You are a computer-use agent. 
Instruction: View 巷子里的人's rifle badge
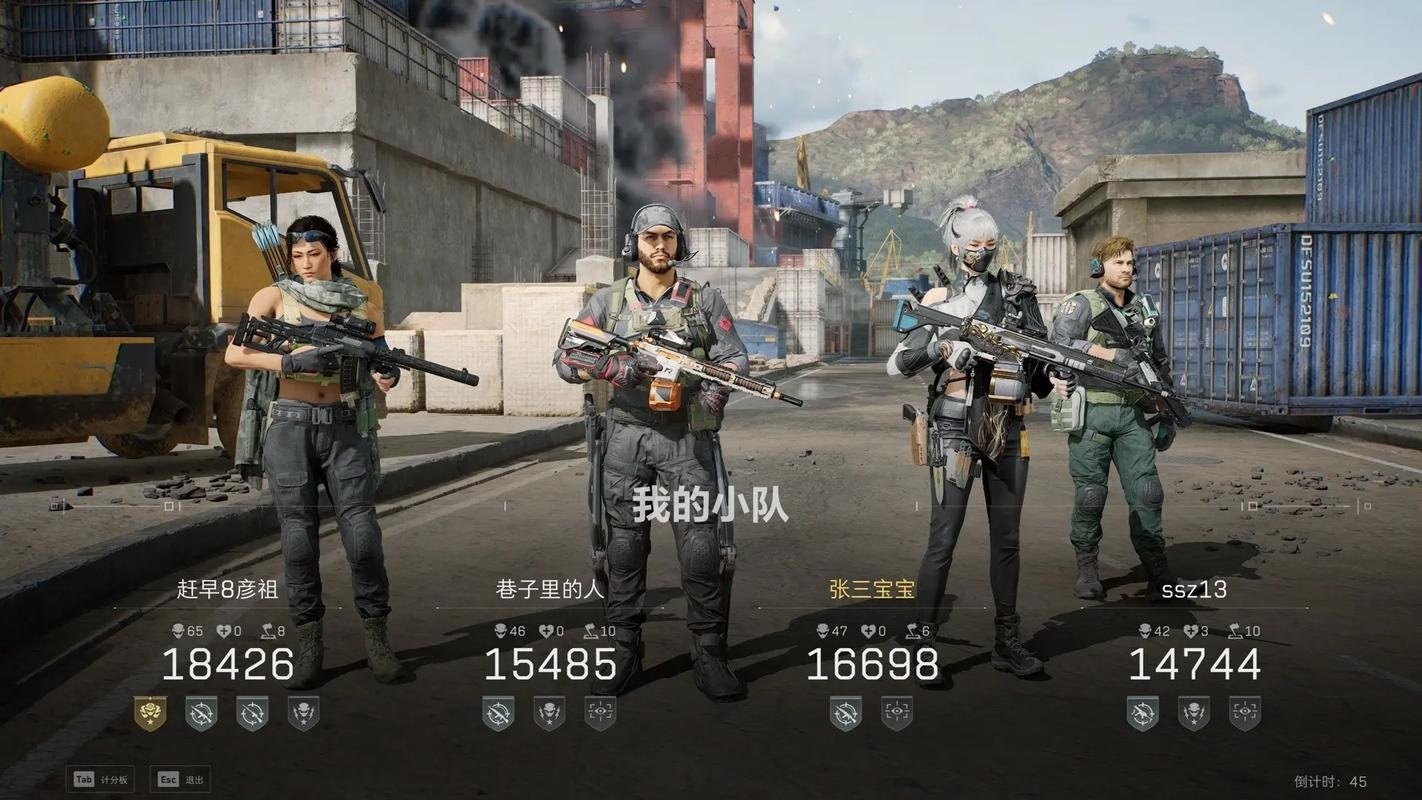(x=498, y=713)
